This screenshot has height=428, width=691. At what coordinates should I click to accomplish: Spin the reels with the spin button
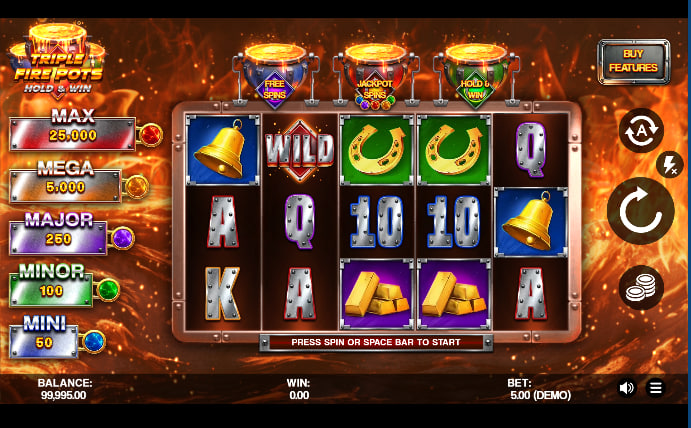click(641, 211)
